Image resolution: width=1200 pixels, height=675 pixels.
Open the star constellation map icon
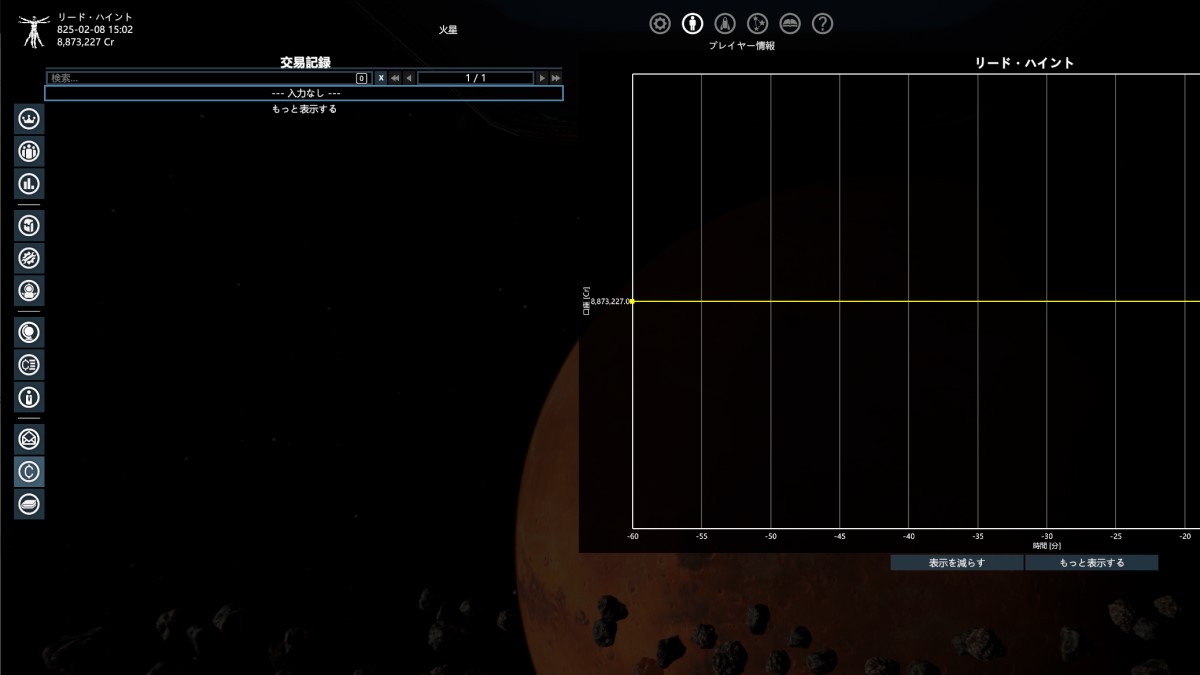[x=758, y=24]
